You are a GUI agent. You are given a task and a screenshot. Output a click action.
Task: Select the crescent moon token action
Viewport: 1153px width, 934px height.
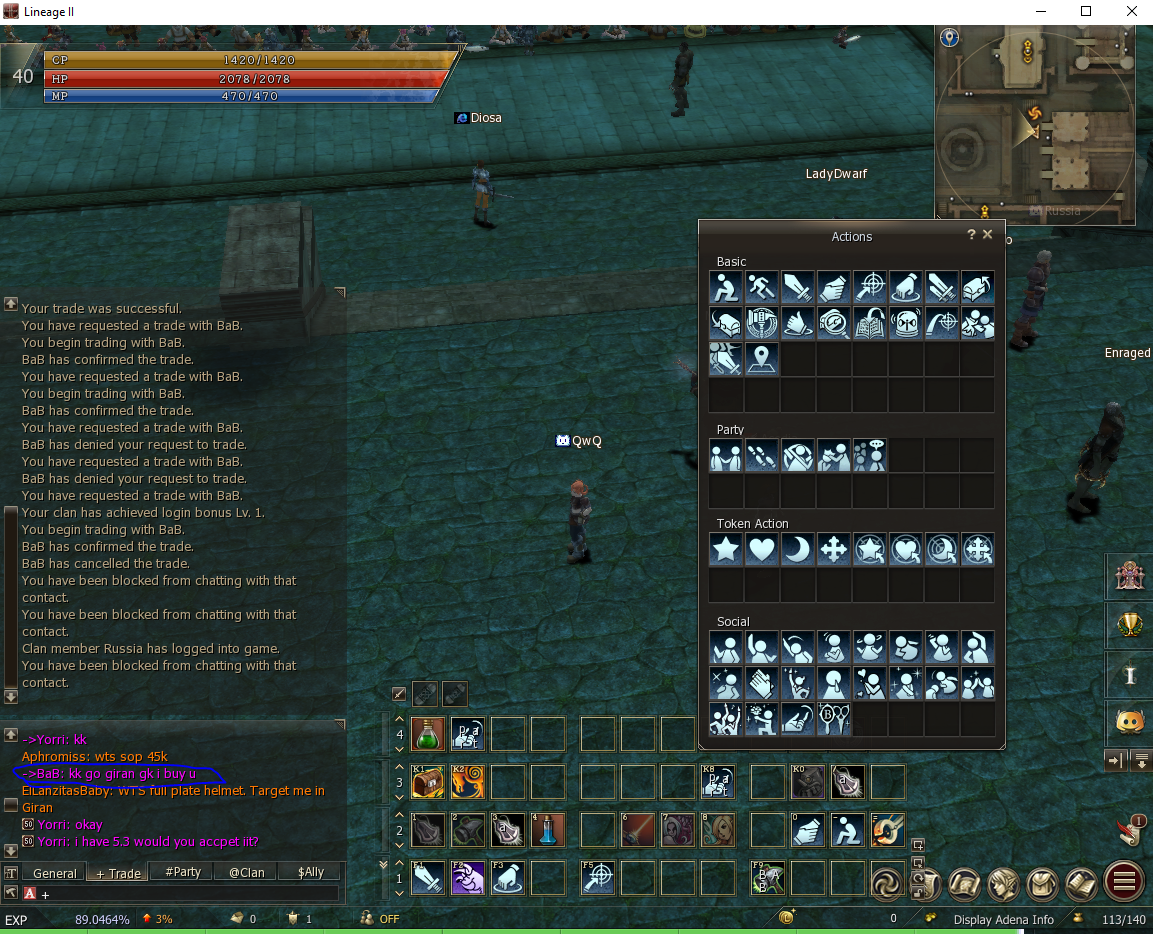click(x=798, y=549)
